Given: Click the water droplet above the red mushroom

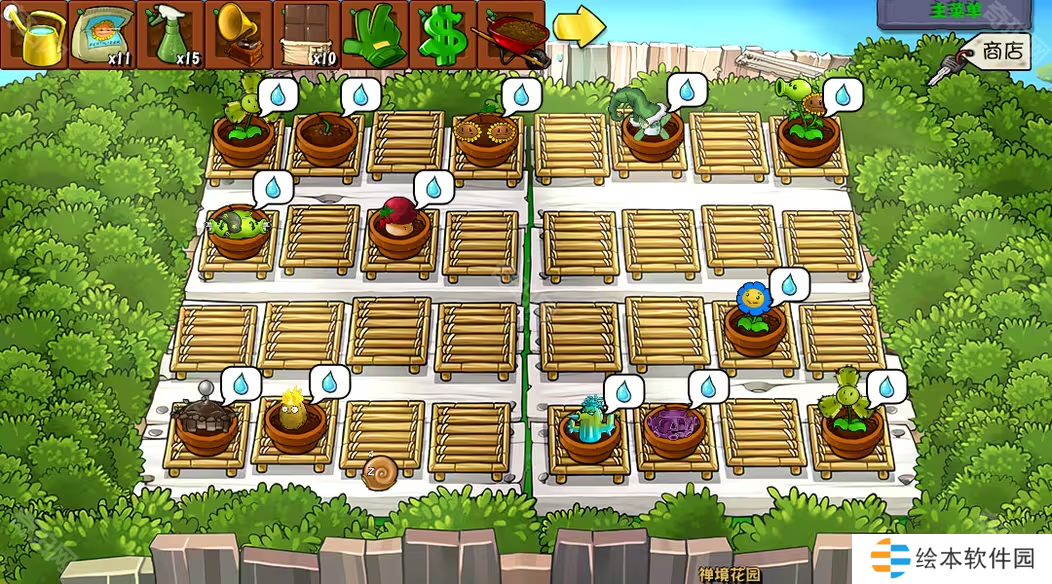Looking at the screenshot, I should coord(434,187).
